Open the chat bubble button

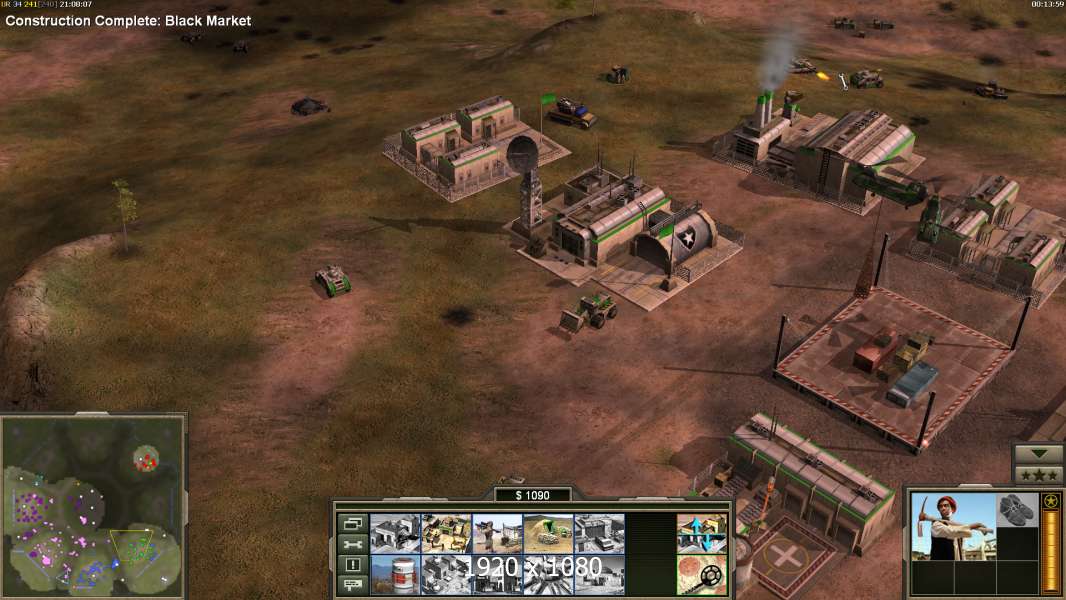pyautogui.click(x=351, y=585)
